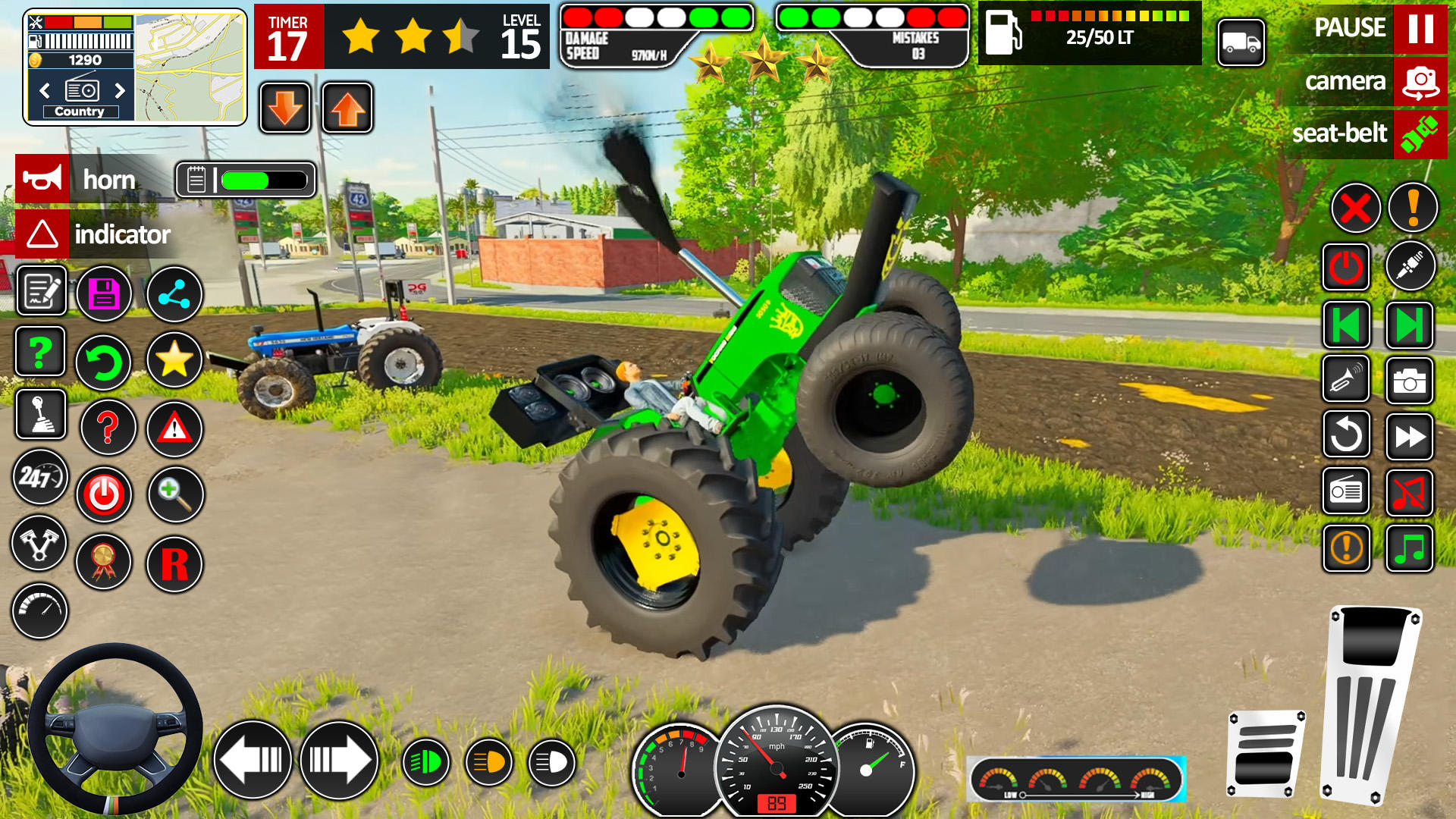Click the fast-forward double arrow button
The image size is (1456, 819).
click(1409, 437)
